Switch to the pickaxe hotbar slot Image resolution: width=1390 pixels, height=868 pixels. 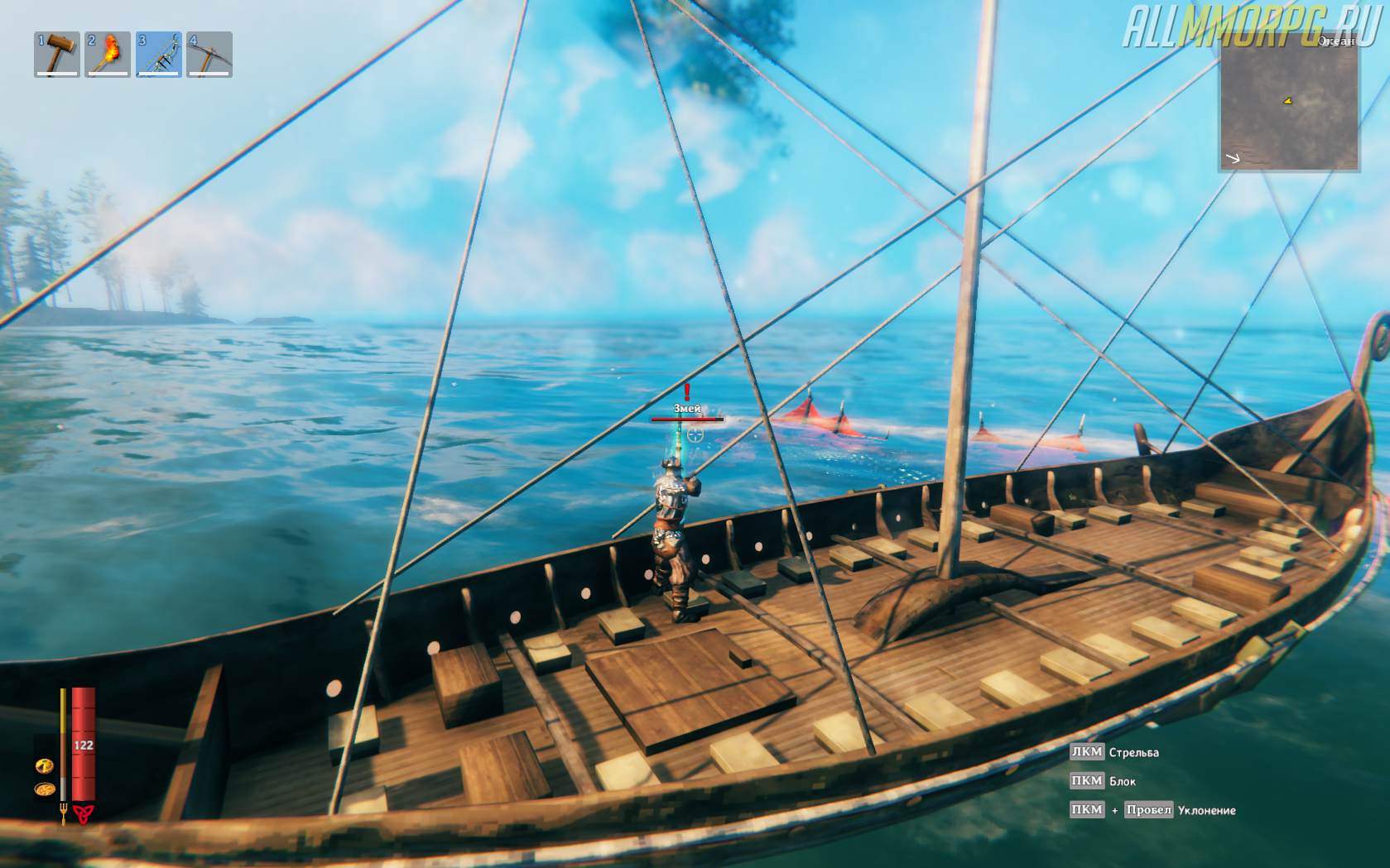(x=209, y=55)
